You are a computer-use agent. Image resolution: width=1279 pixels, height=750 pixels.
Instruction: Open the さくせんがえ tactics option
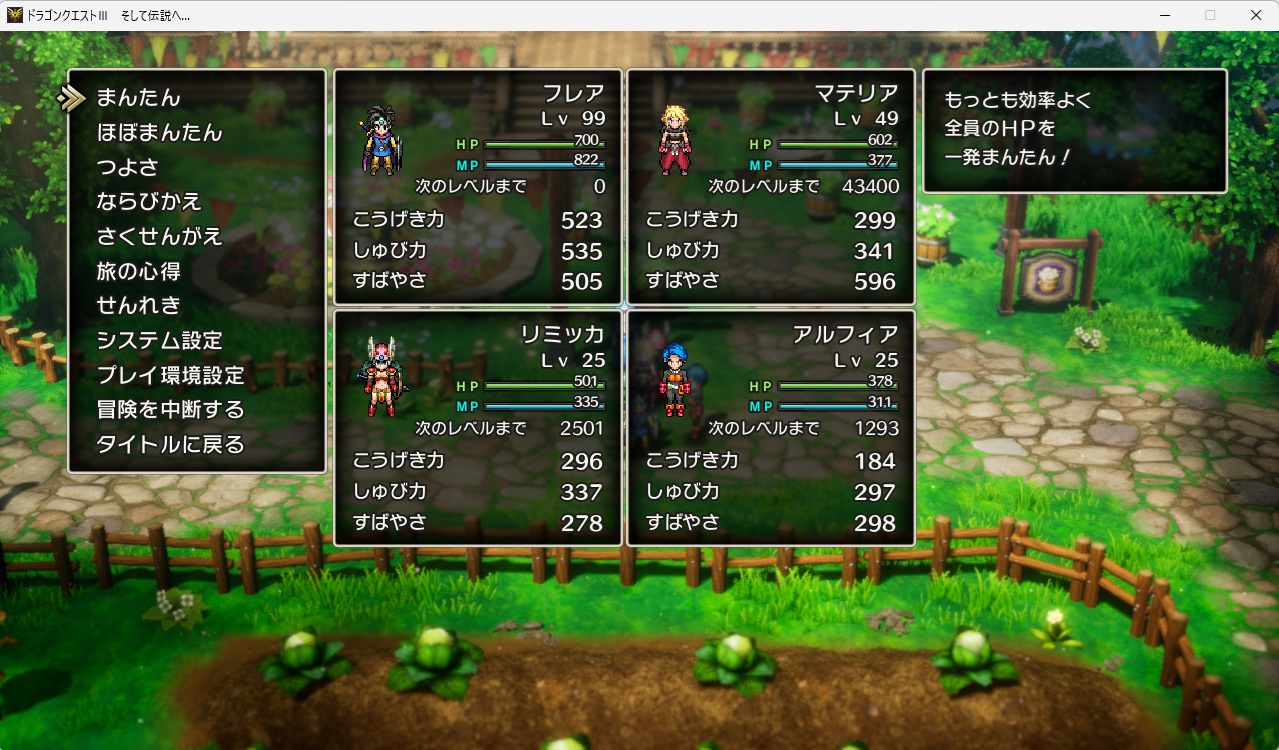(x=159, y=237)
